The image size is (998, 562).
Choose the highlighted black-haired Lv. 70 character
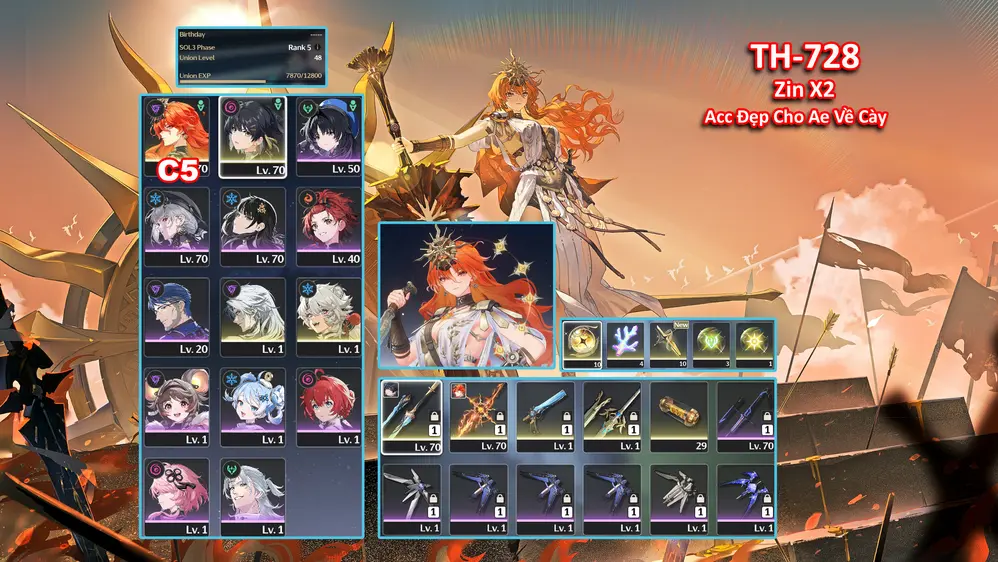(252, 137)
